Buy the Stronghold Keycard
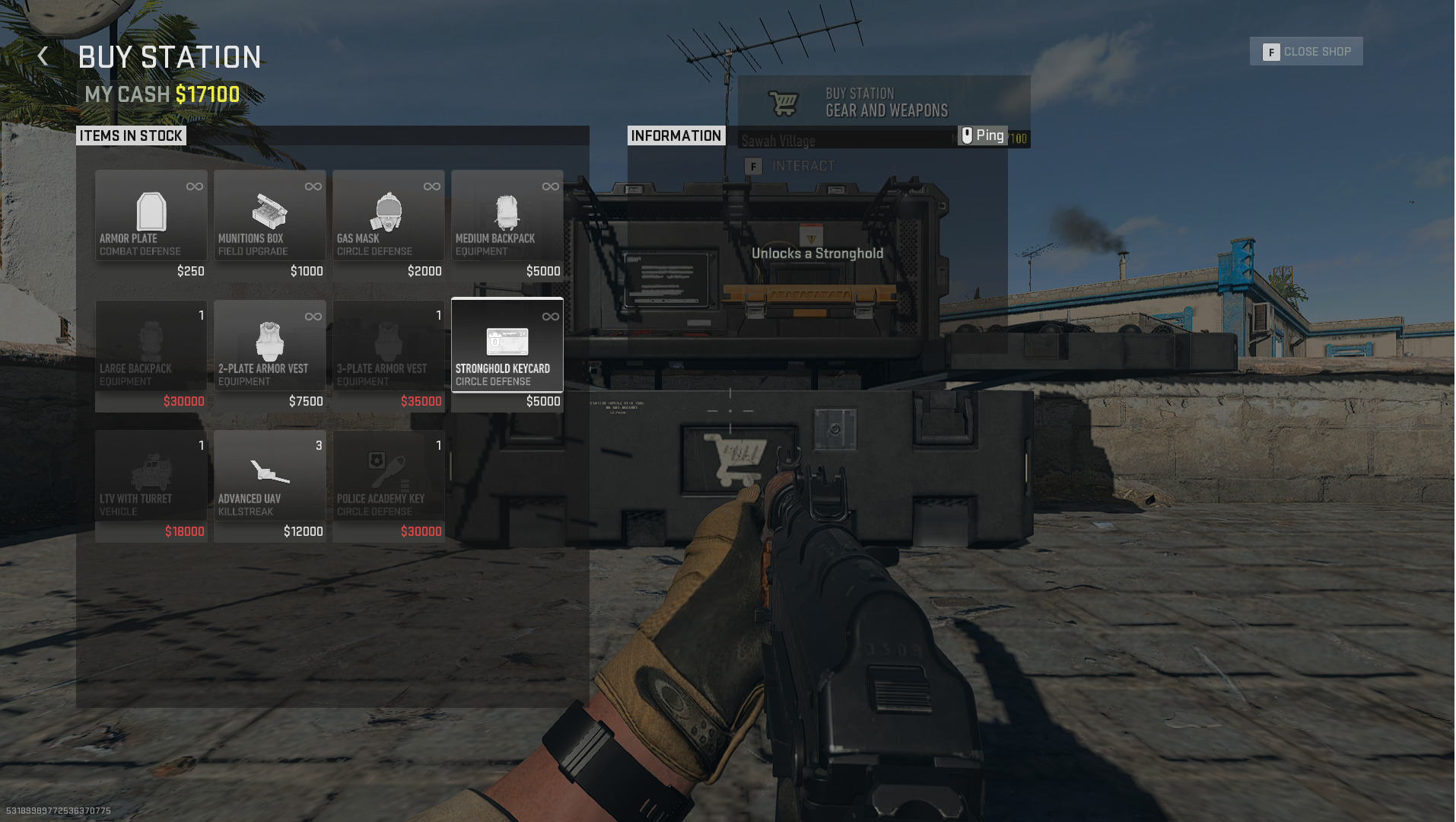 pyautogui.click(x=507, y=346)
